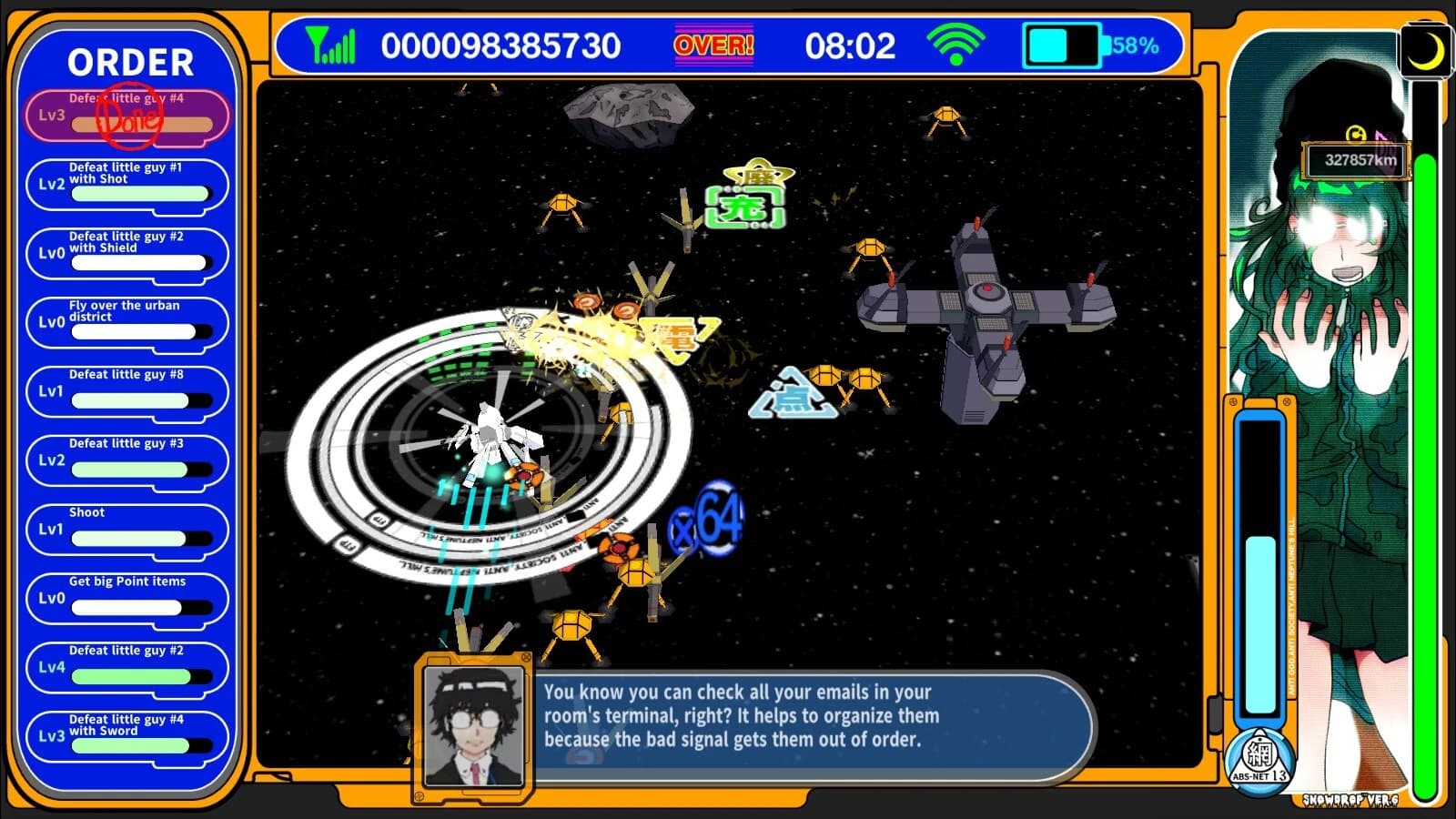
Task: Click the OVER! status indicator
Action: pos(713,44)
